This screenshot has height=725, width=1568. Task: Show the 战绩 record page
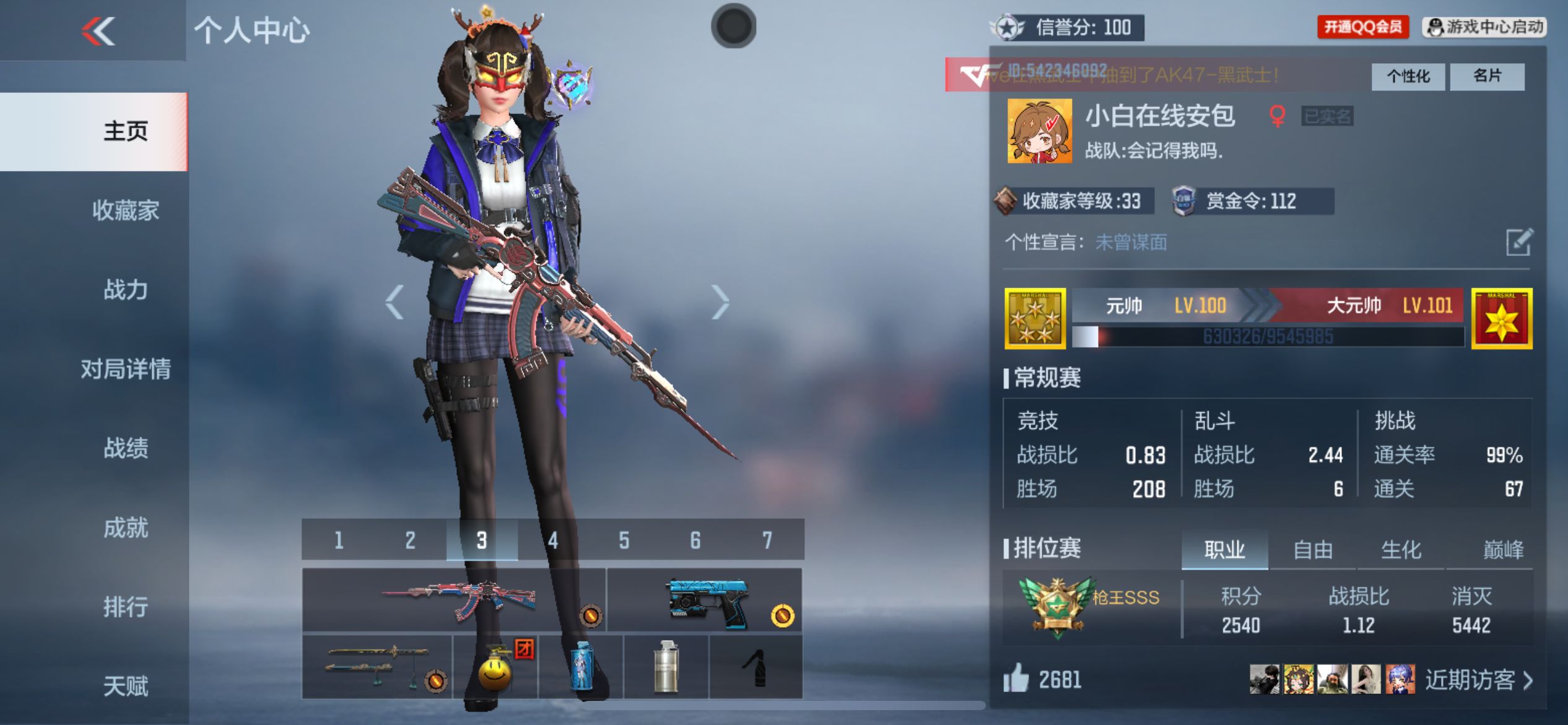click(x=125, y=448)
